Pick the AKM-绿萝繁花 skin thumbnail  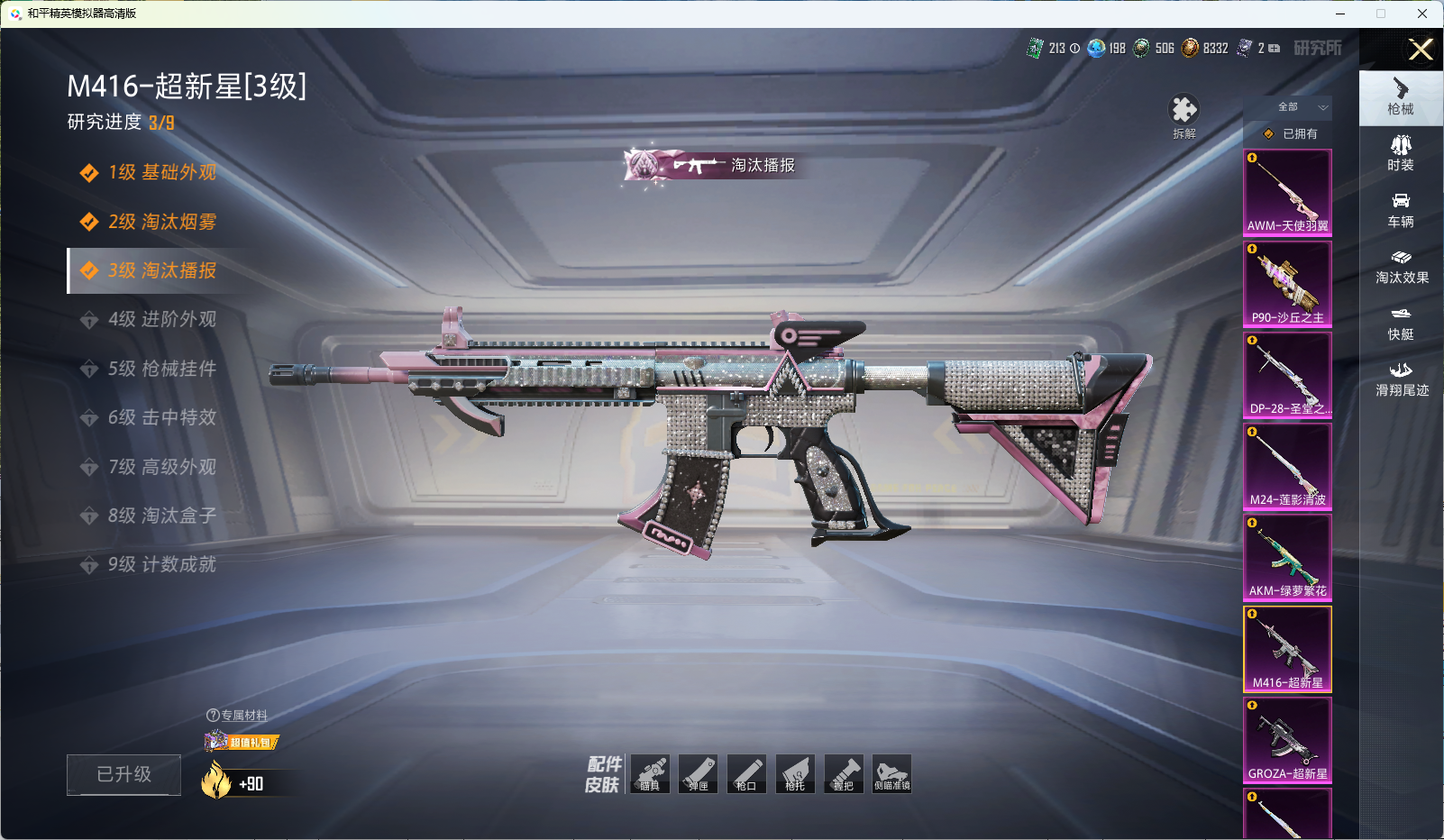pyautogui.click(x=1287, y=557)
